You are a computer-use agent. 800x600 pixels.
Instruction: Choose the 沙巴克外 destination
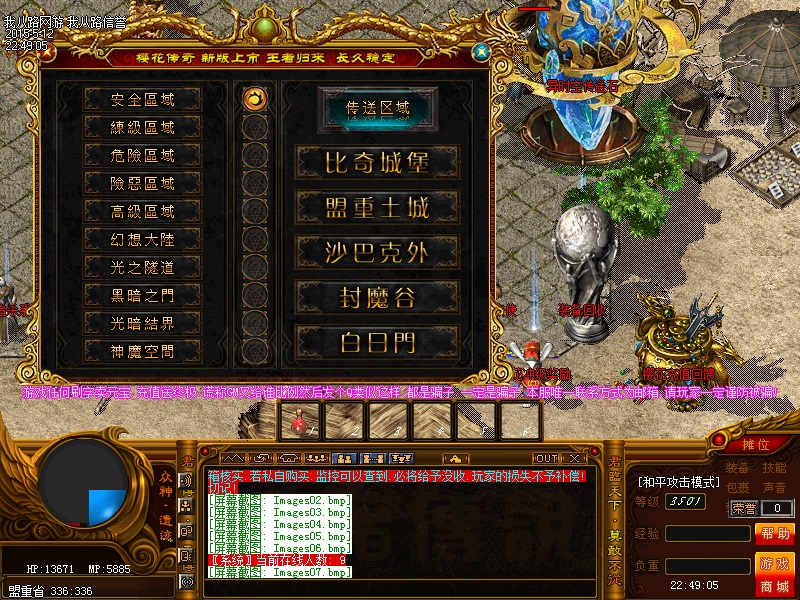tap(377, 252)
